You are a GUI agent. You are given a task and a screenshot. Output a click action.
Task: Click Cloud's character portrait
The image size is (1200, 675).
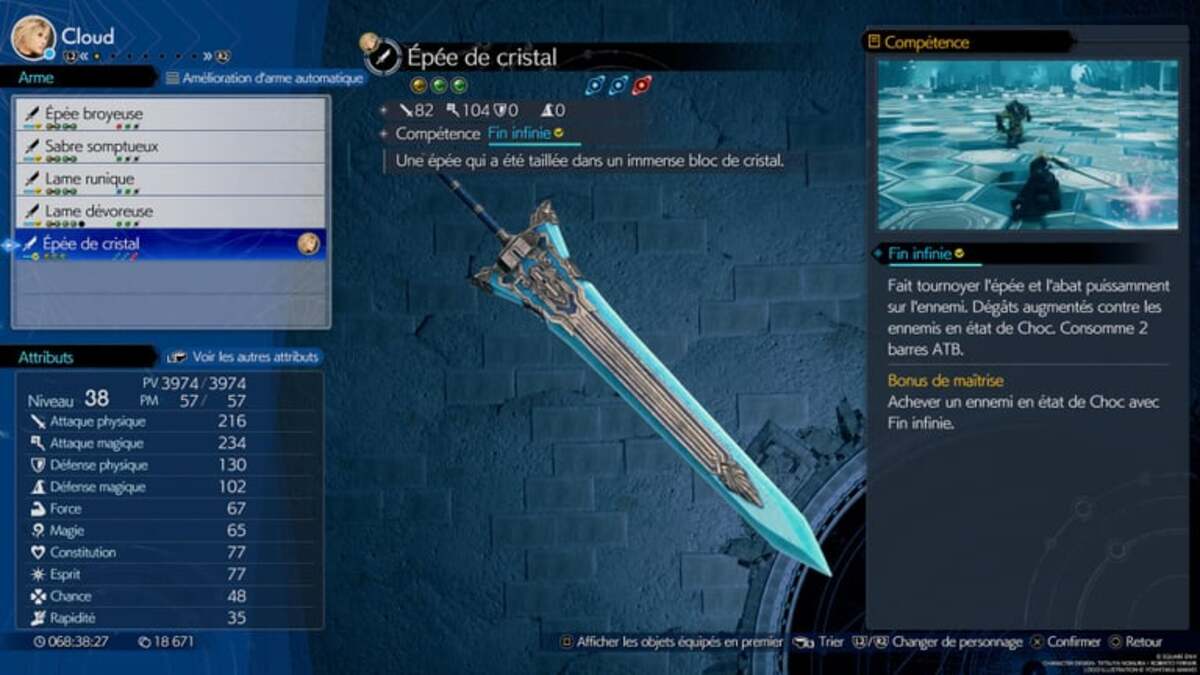point(32,38)
